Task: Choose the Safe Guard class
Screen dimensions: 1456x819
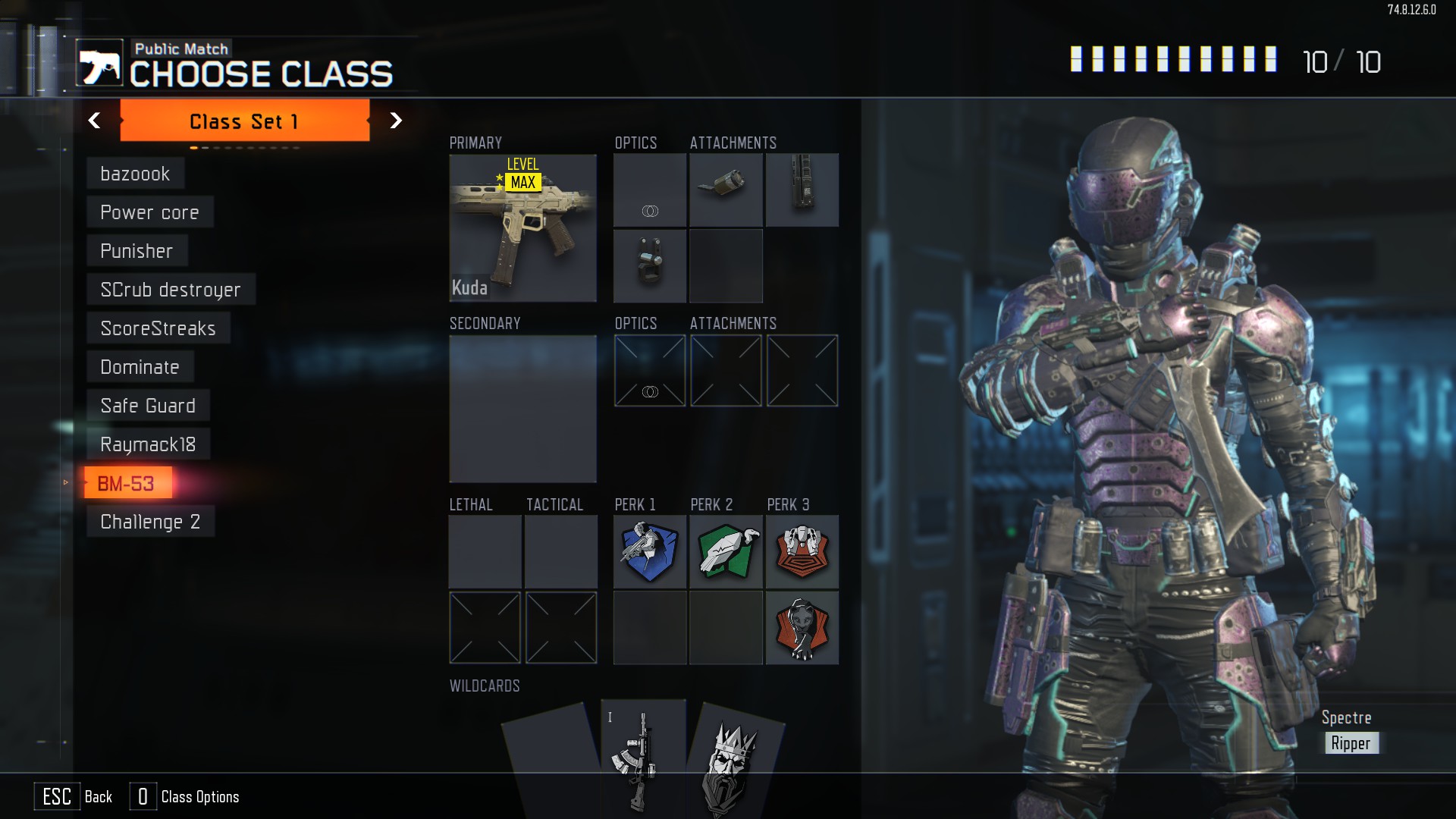Action: click(148, 406)
